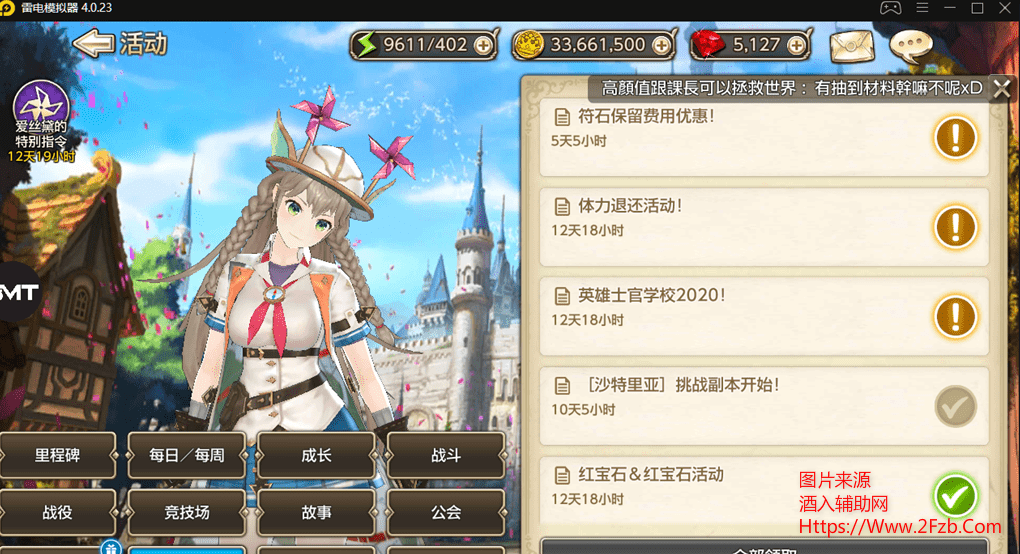Open 爱丝黛的特别指令 pinwheel event icon

(x=40, y=104)
